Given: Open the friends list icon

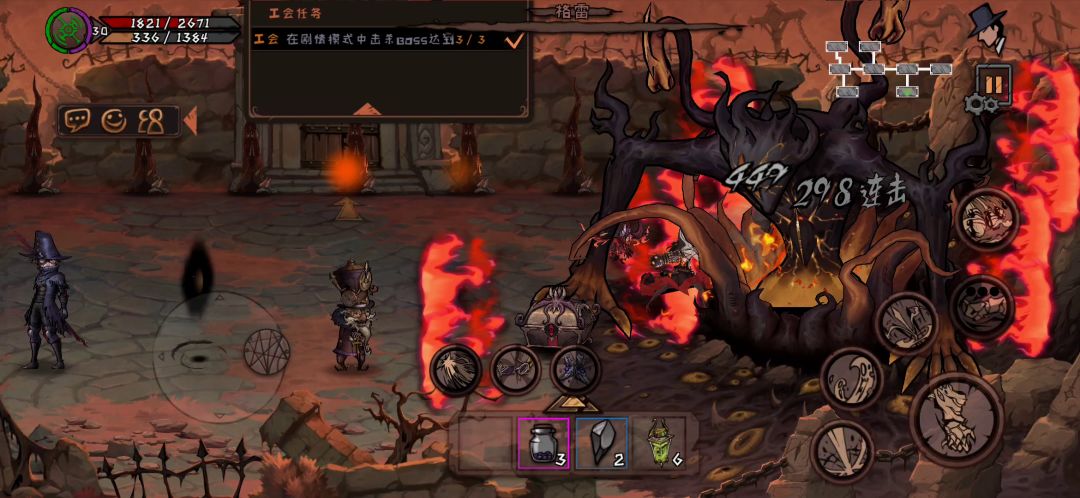Looking at the screenshot, I should 151,121.
